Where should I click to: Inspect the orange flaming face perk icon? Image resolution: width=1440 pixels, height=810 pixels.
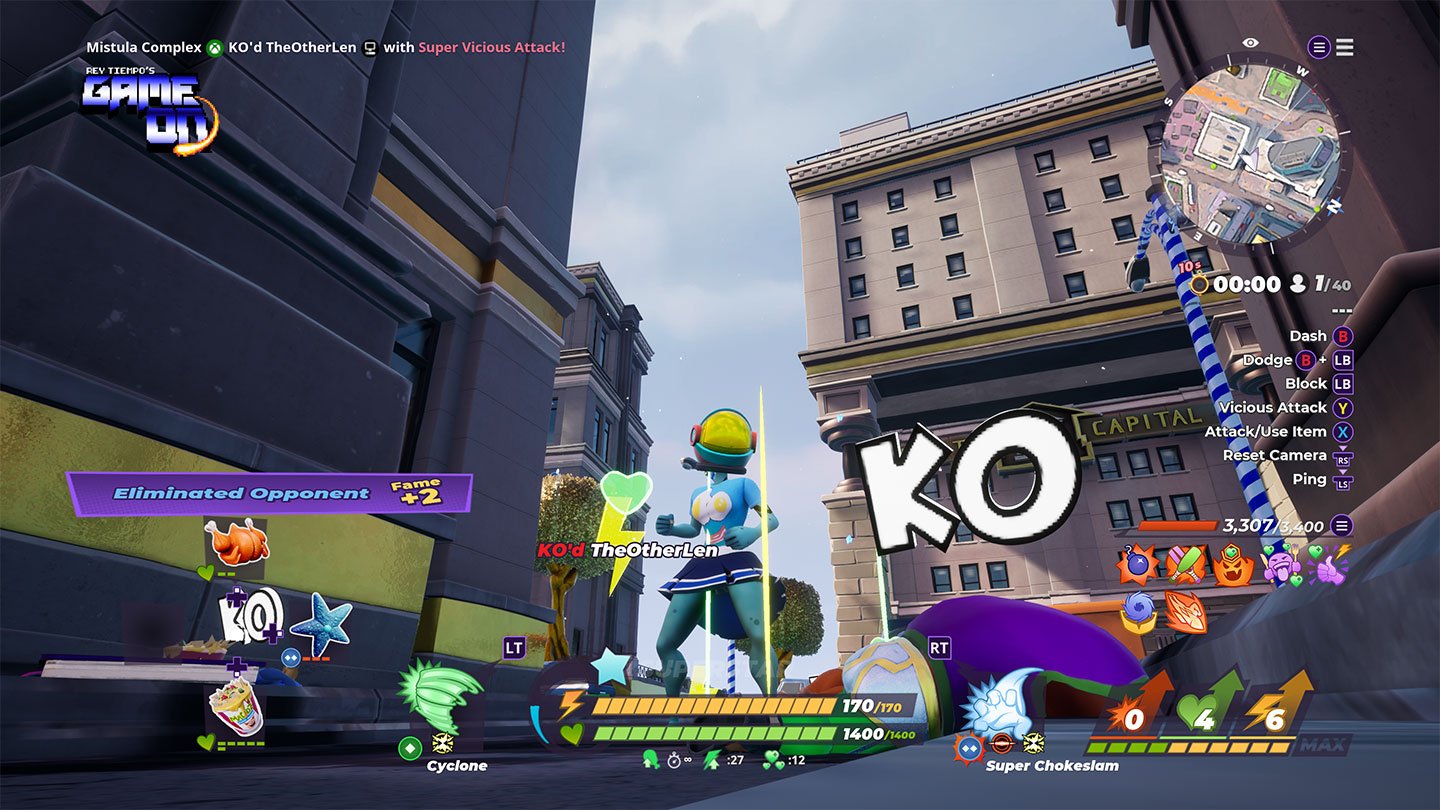click(x=1233, y=565)
